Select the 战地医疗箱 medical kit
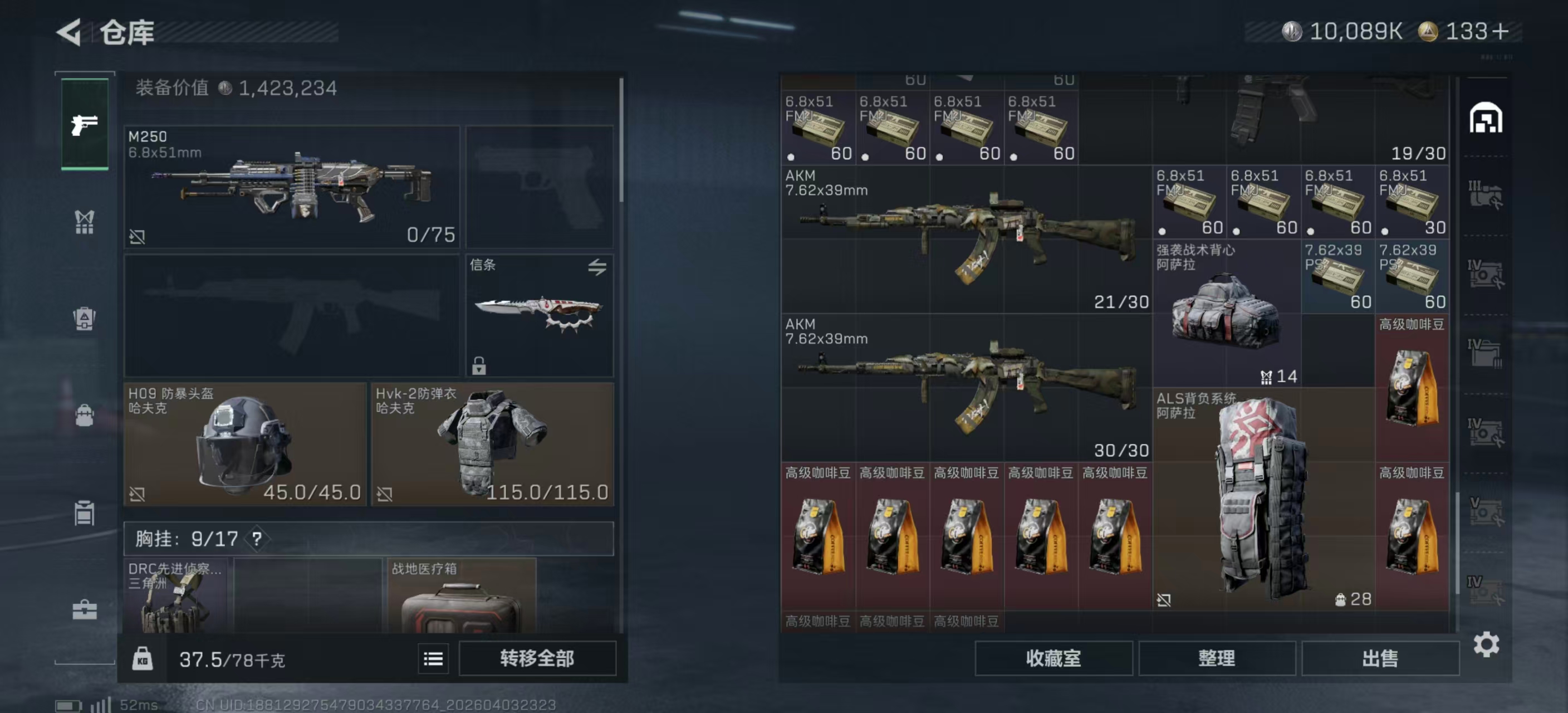Screen dimensions: 1568x713 (x=461, y=597)
